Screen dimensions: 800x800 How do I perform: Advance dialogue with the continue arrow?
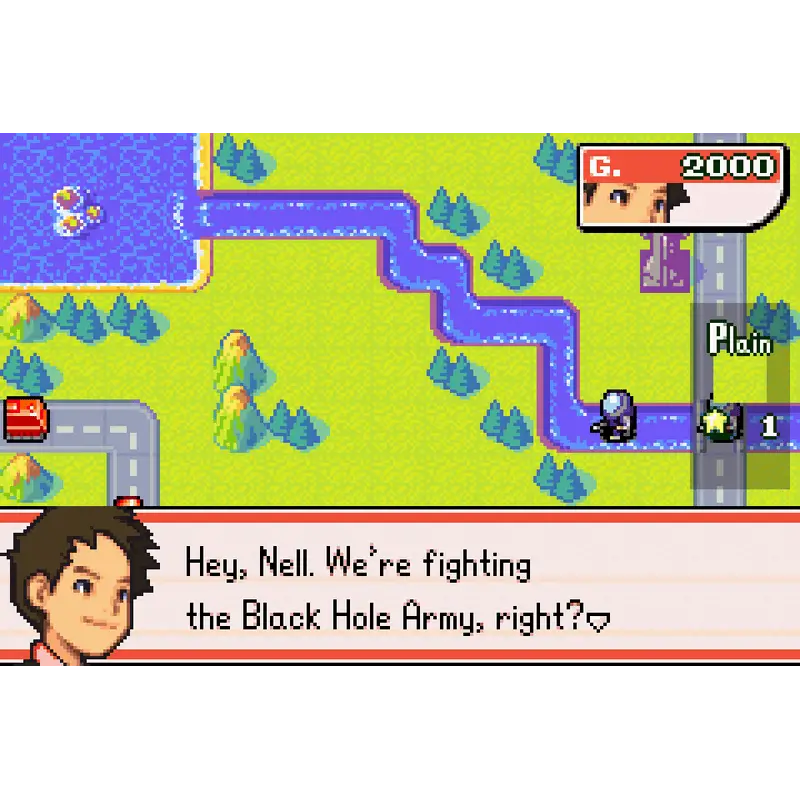click(x=599, y=622)
